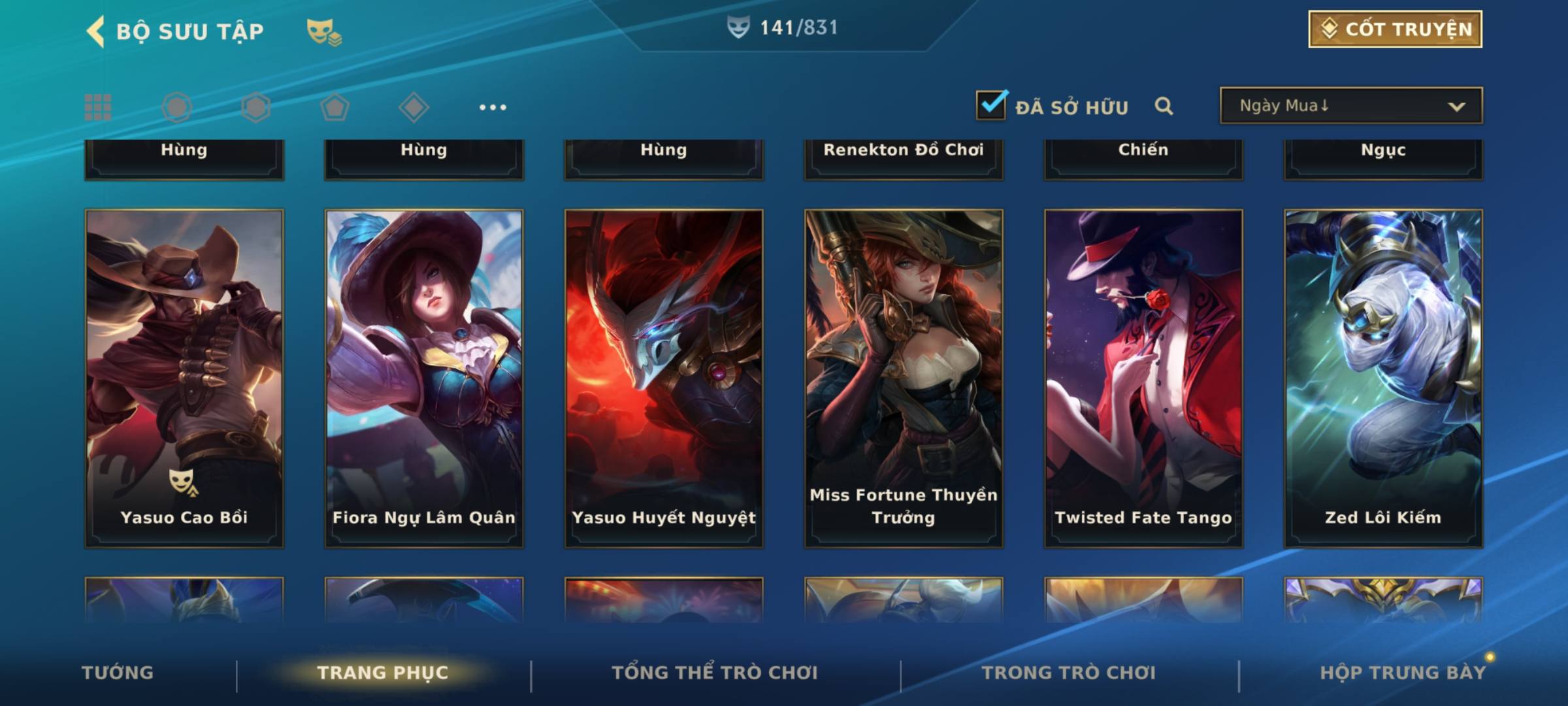The height and width of the screenshot is (706, 1568).
Task: Open the Cốt Truyện button
Action: (x=1395, y=29)
